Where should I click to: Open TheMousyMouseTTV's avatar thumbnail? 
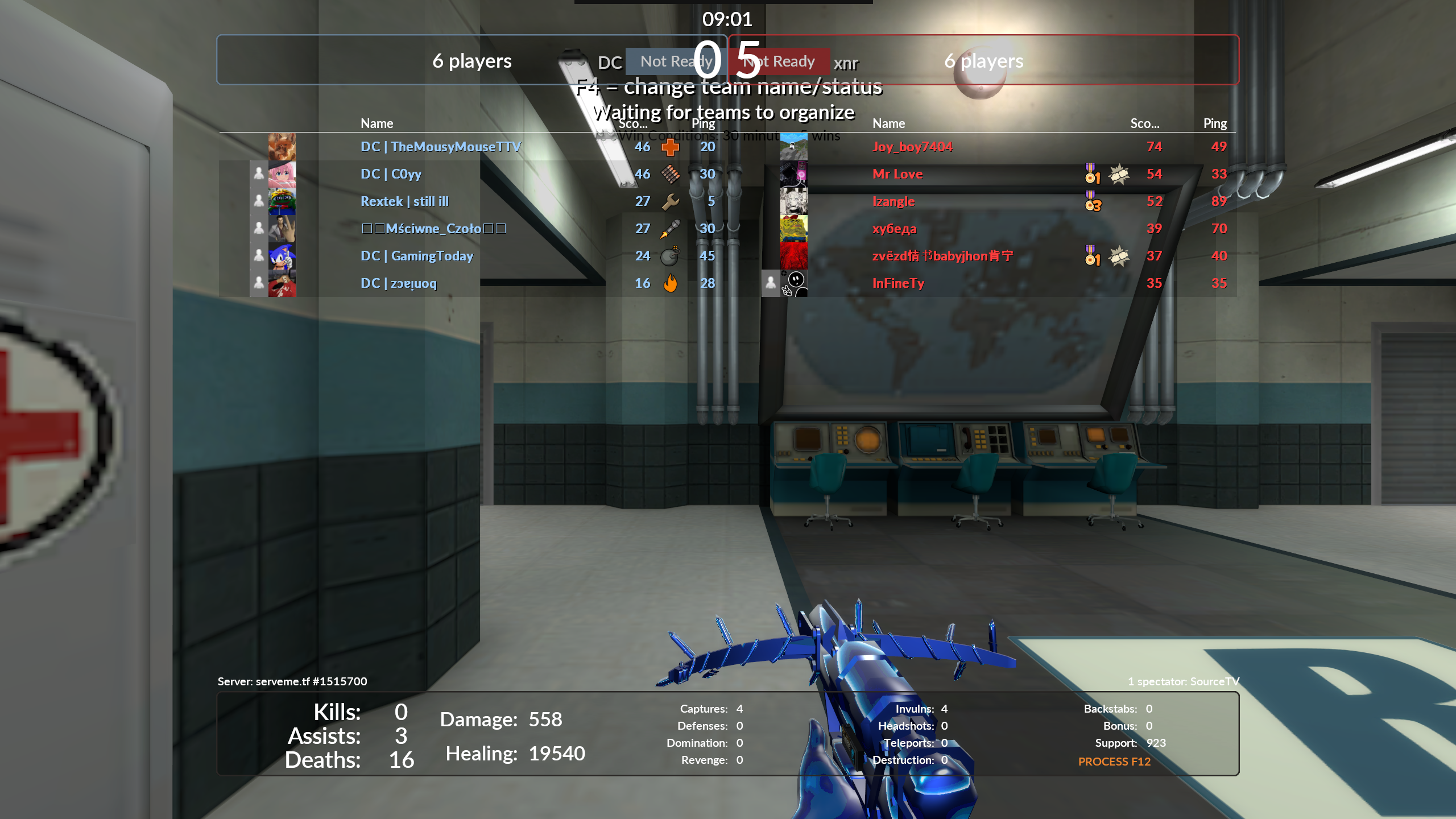(x=282, y=147)
